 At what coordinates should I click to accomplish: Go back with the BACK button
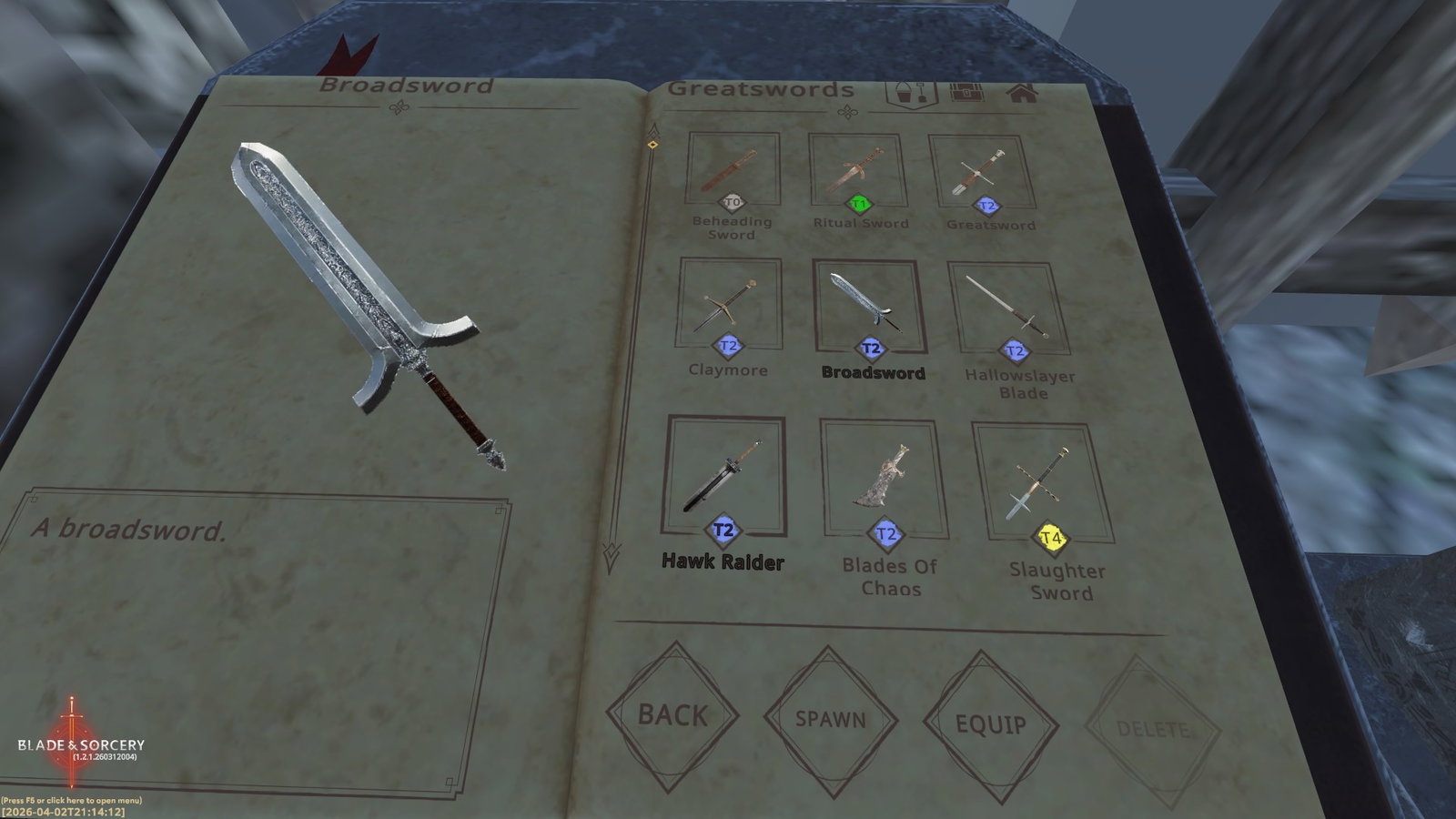[672, 715]
